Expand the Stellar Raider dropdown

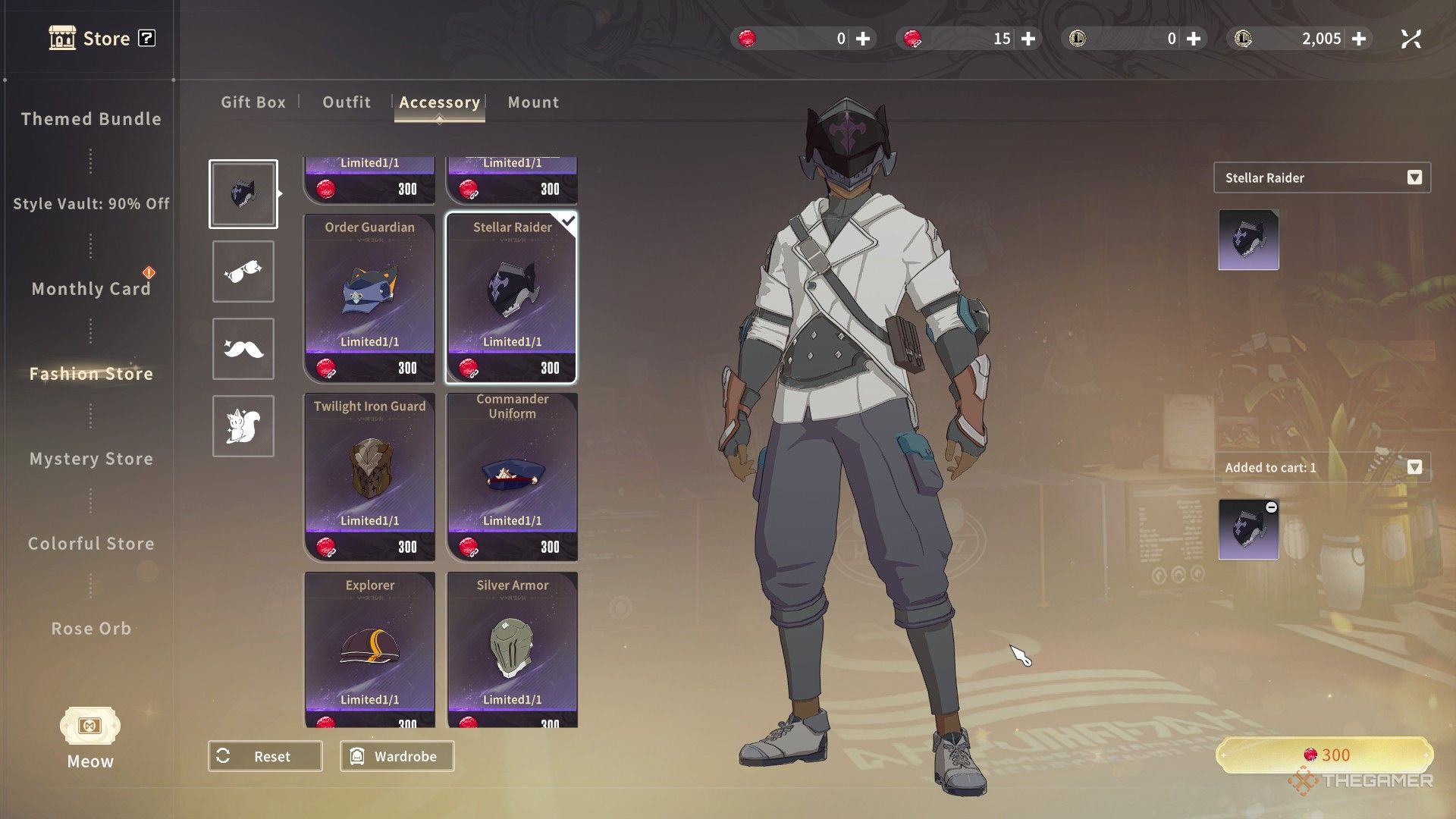coord(1414,177)
